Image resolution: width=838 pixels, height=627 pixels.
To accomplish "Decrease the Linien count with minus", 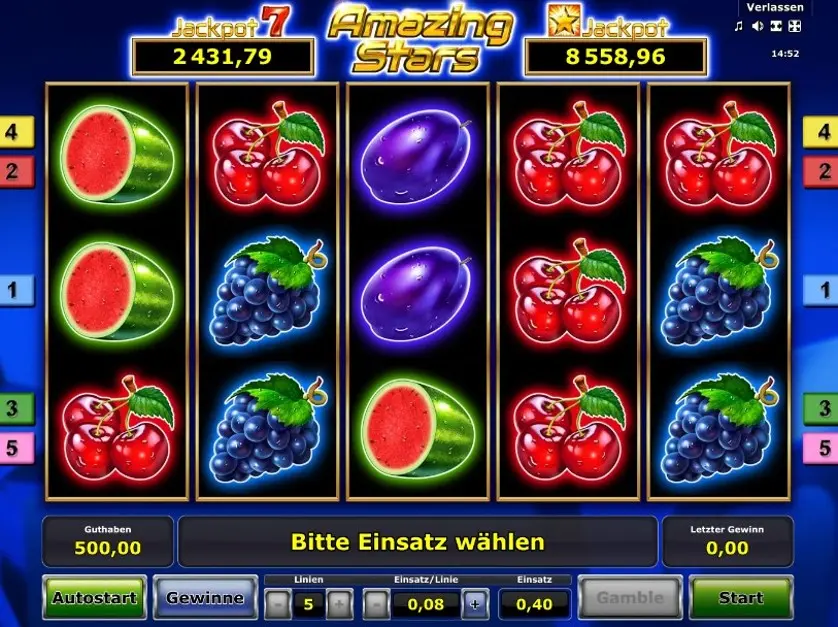I will [277, 604].
